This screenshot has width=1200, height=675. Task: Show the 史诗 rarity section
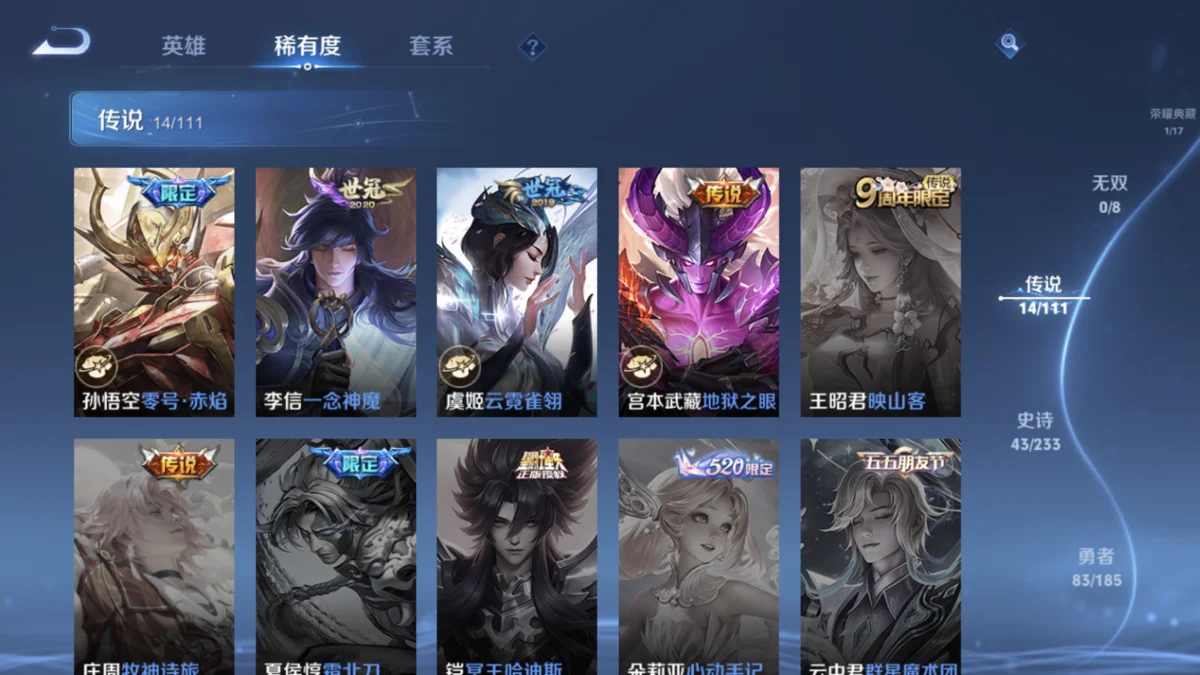click(x=1037, y=431)
